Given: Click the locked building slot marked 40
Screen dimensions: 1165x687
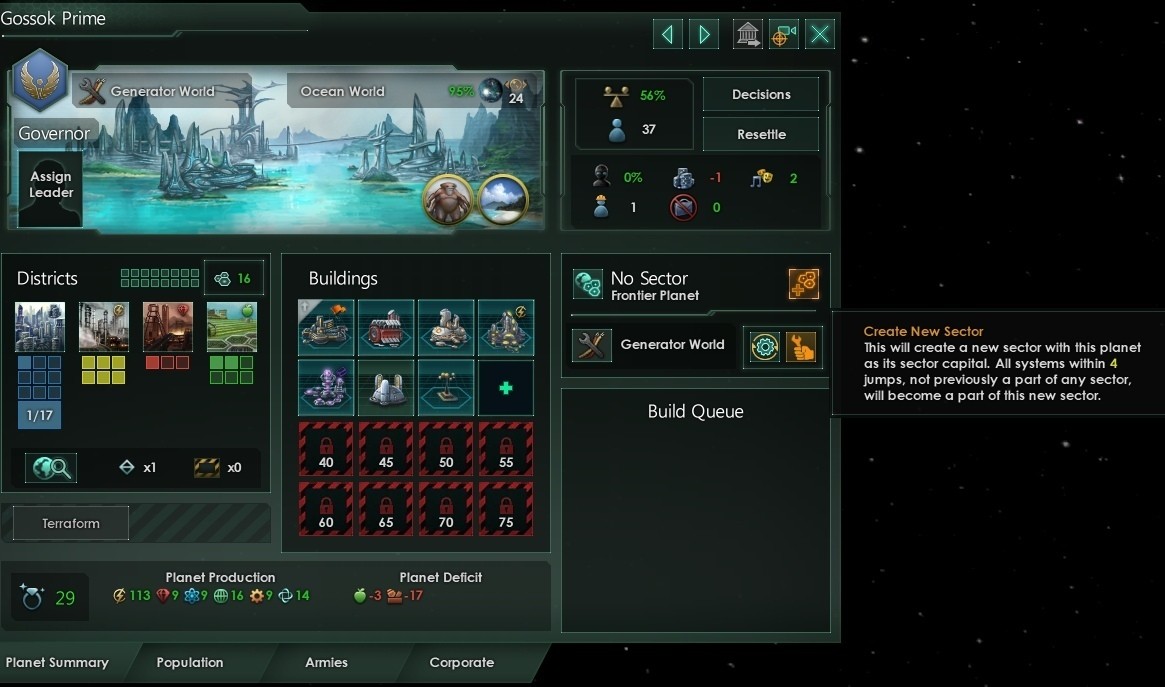Looking at the screenshot, I should [326, 449].
